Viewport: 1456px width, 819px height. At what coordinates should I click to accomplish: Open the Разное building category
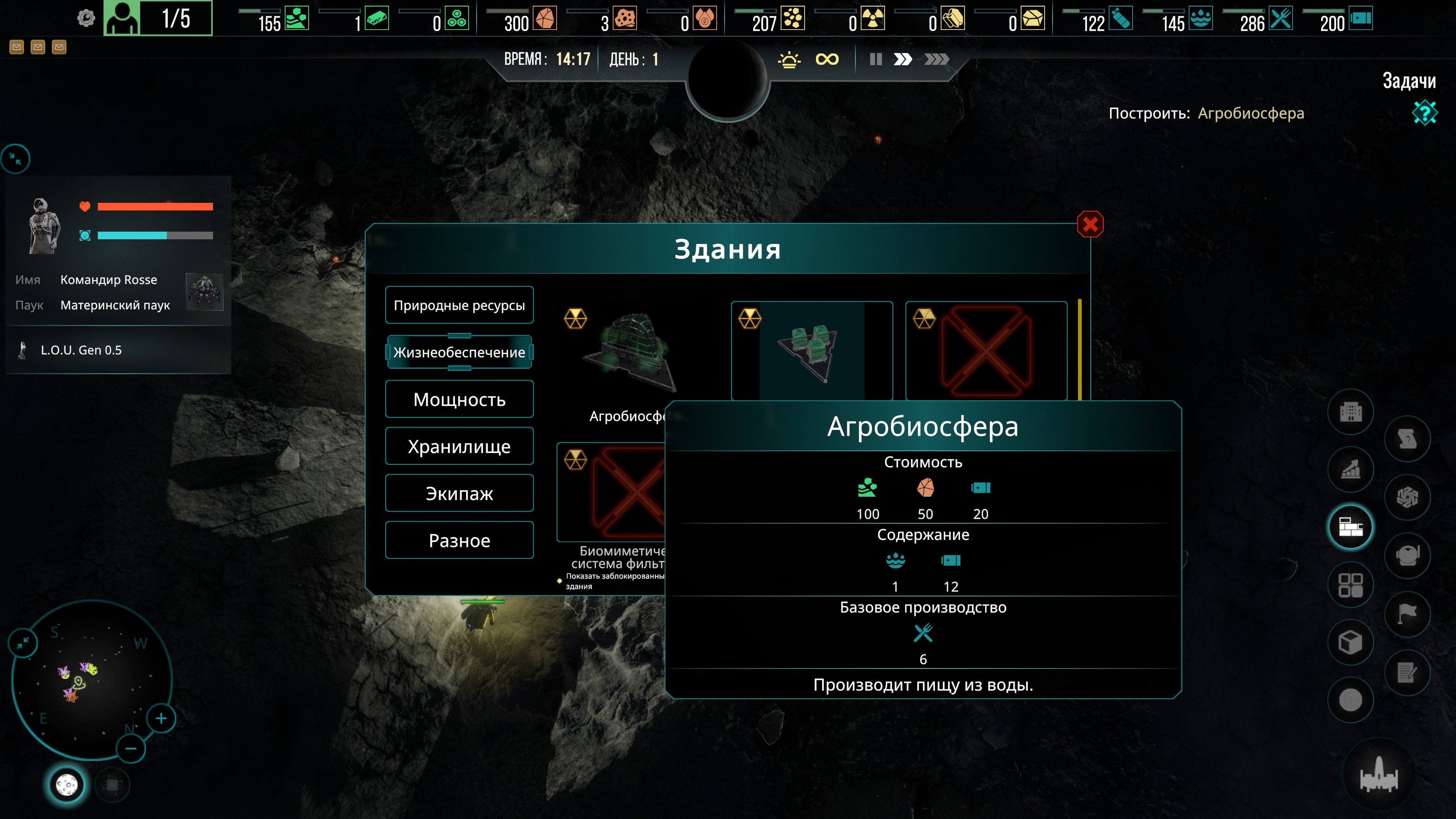tap(459, 540)
